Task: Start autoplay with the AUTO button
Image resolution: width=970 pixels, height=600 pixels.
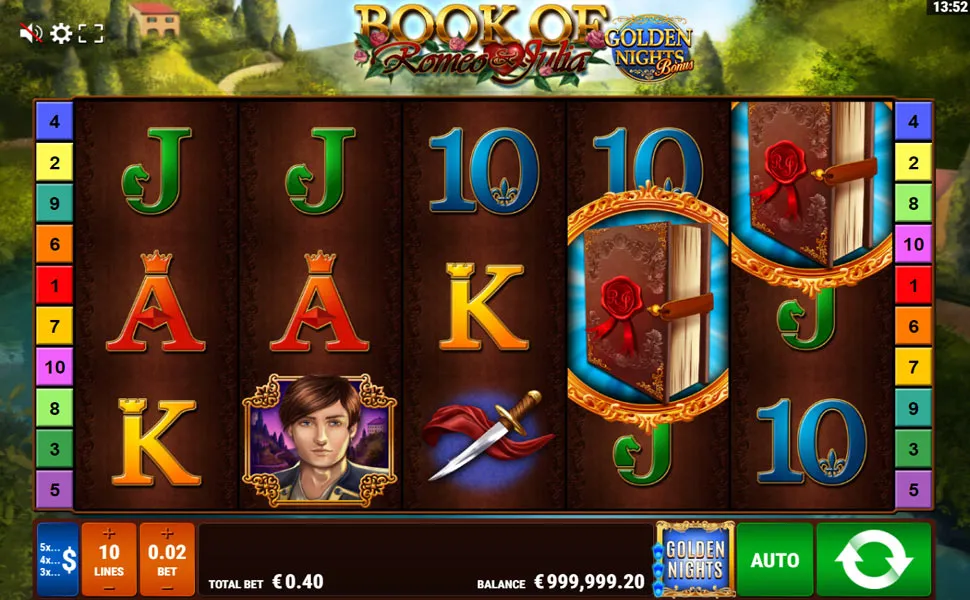Action: (x=775, y=560)
